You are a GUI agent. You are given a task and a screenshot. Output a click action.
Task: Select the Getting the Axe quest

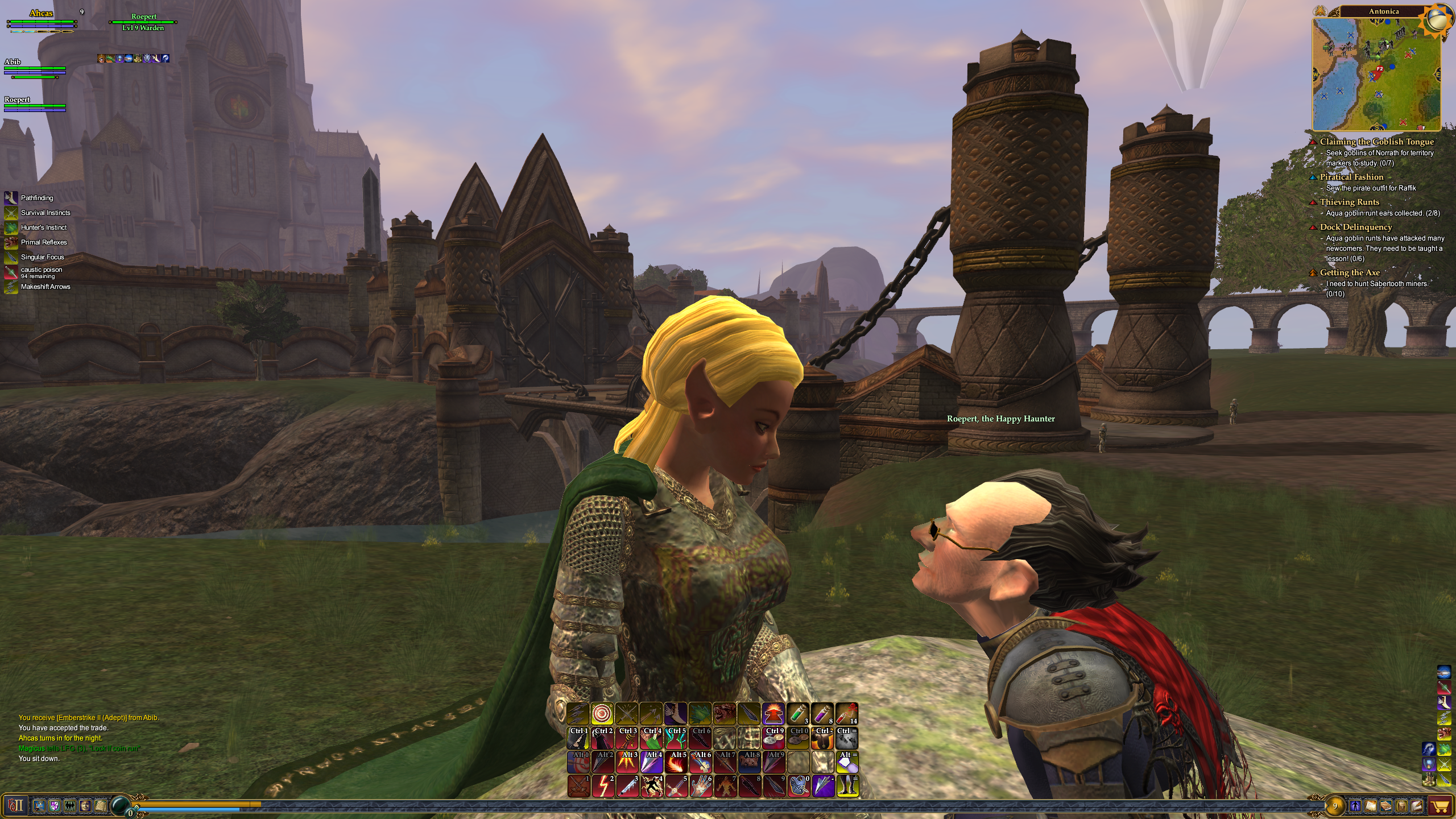1350,272
